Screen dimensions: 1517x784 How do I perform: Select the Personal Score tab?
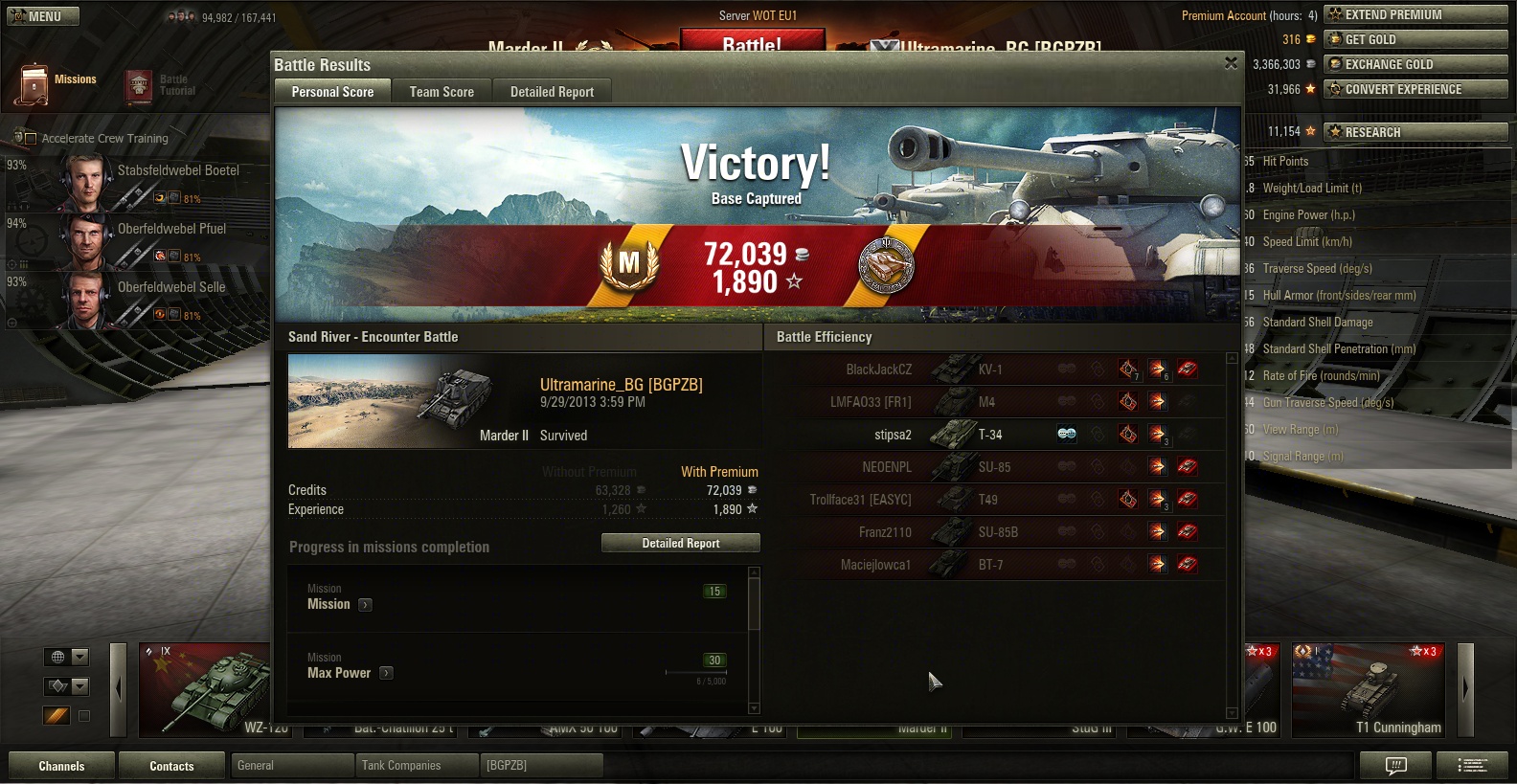tap(332, 92)
